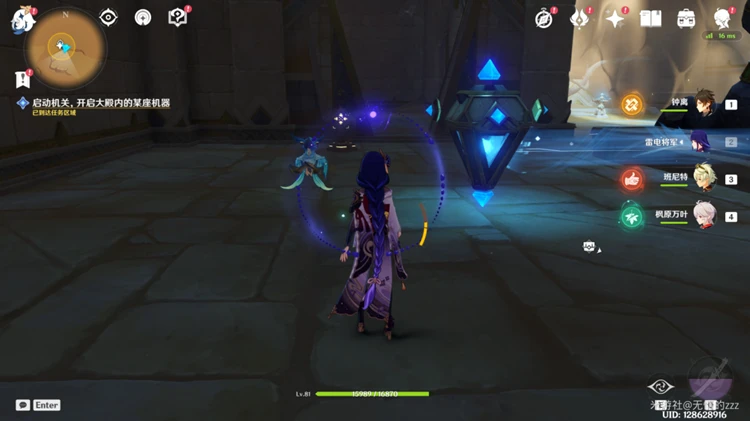This screenshot has width=750, height=421.
Task: Select the tracked quest objective text
Action: (x=100, y=103)
